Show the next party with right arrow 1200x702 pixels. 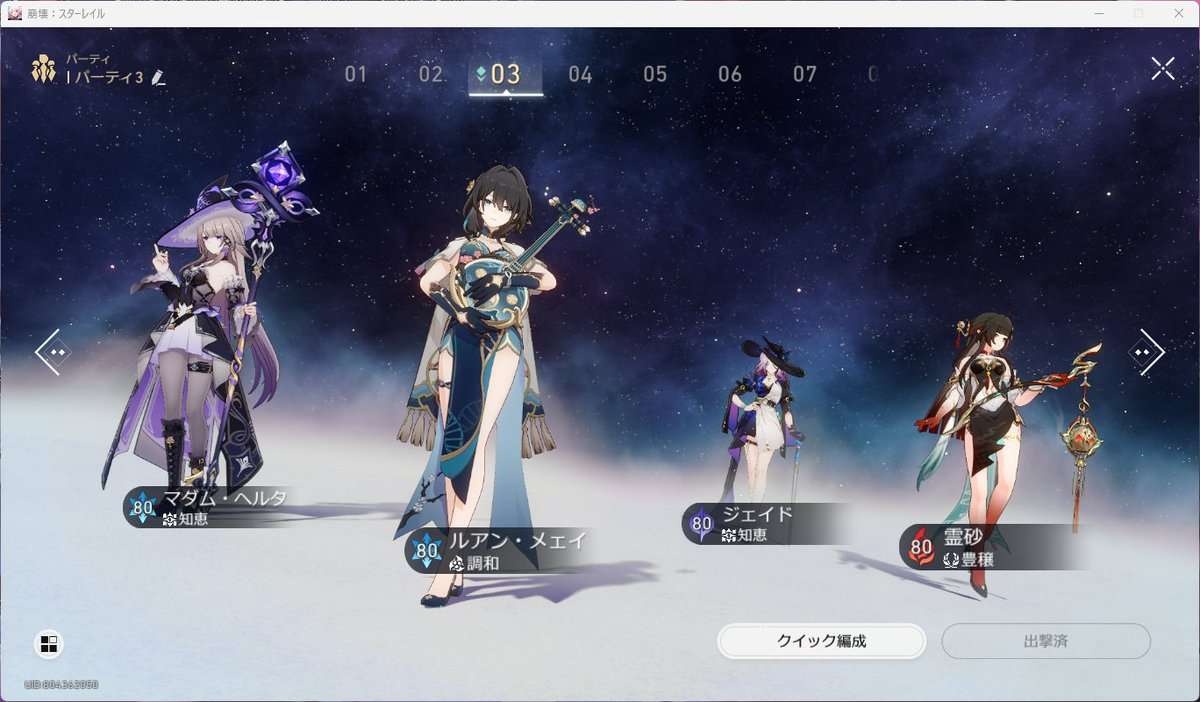[x=1146, y=352]
